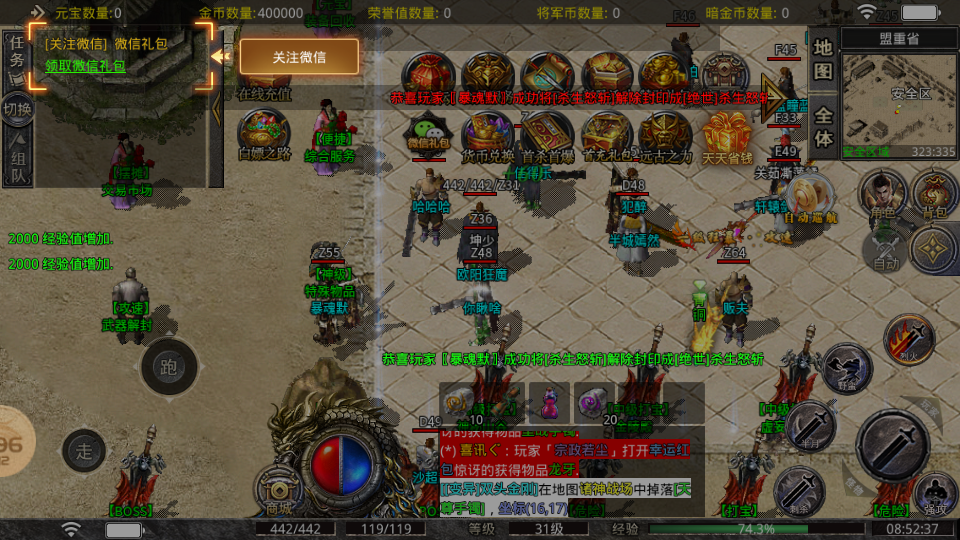Viewport: 960px width, 540px height.
Task: Open the 任务 quest tab
Action: [17, 52]
